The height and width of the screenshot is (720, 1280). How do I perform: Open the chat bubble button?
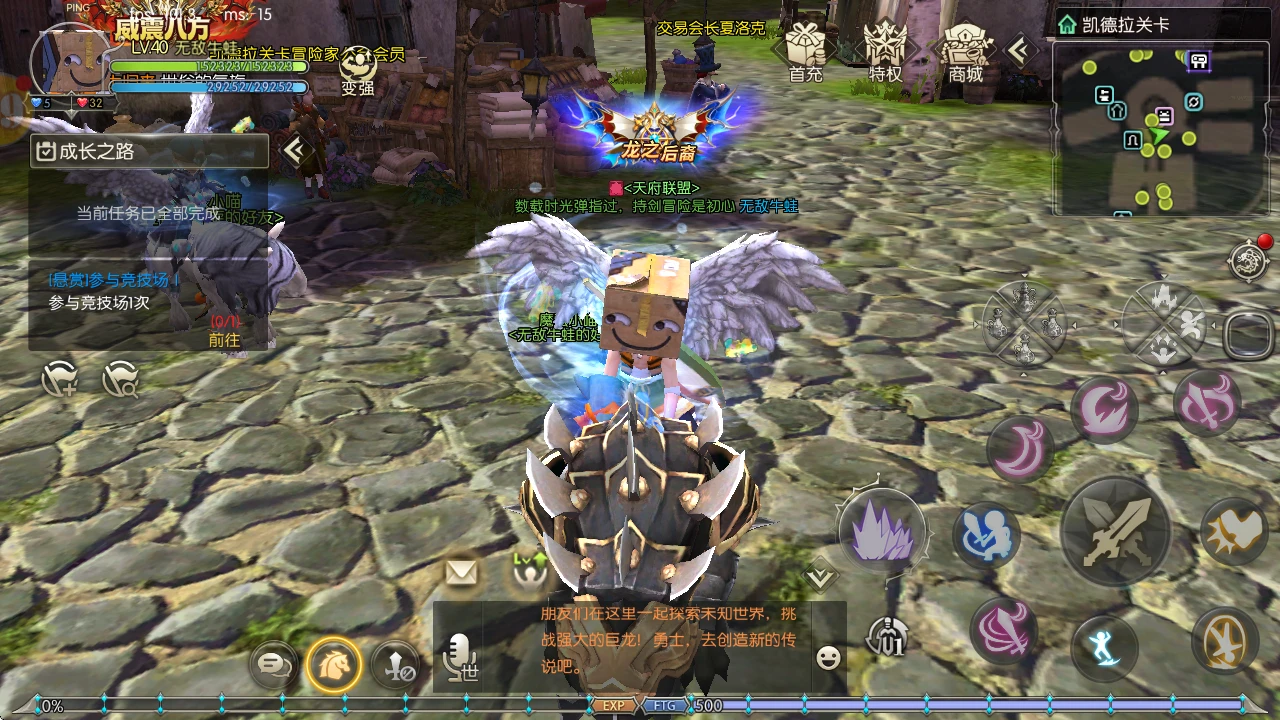point(273,662)
